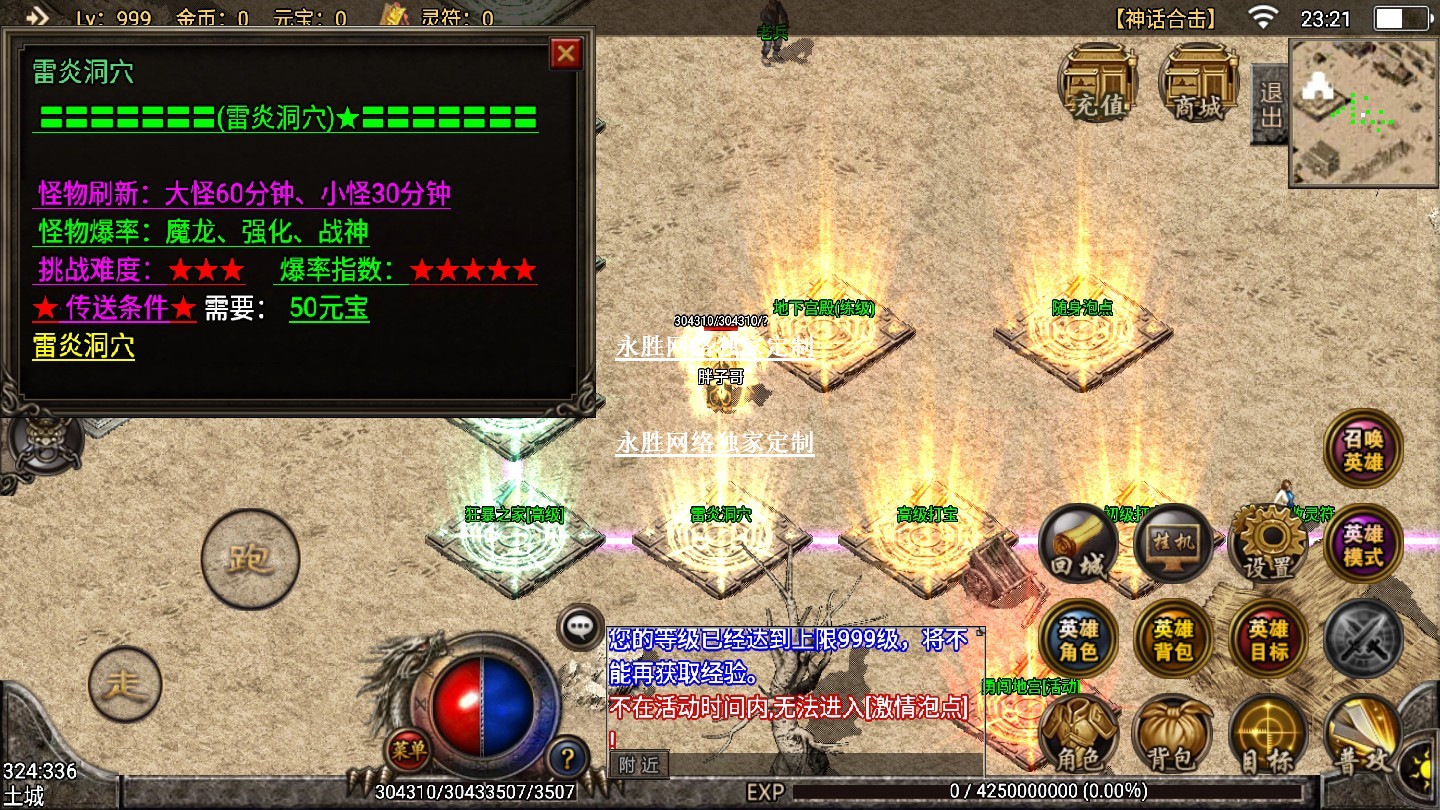Screen dimensions: 1440x810
Task: Switch chat to the 附近 nearby tab
Action: pyautogui.click(x=638, y=765)
